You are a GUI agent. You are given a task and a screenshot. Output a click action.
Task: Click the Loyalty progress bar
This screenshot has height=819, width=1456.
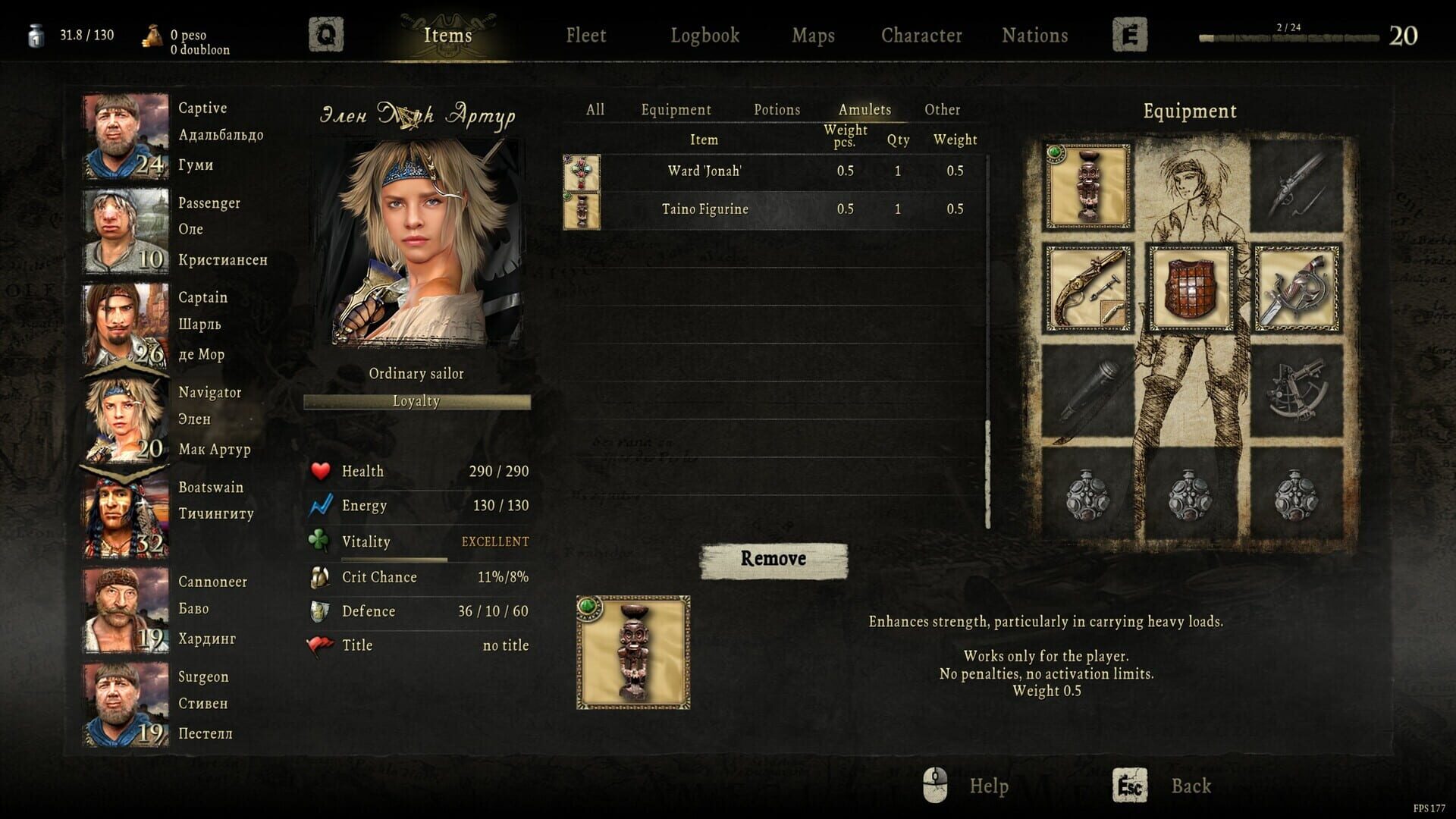416,401
